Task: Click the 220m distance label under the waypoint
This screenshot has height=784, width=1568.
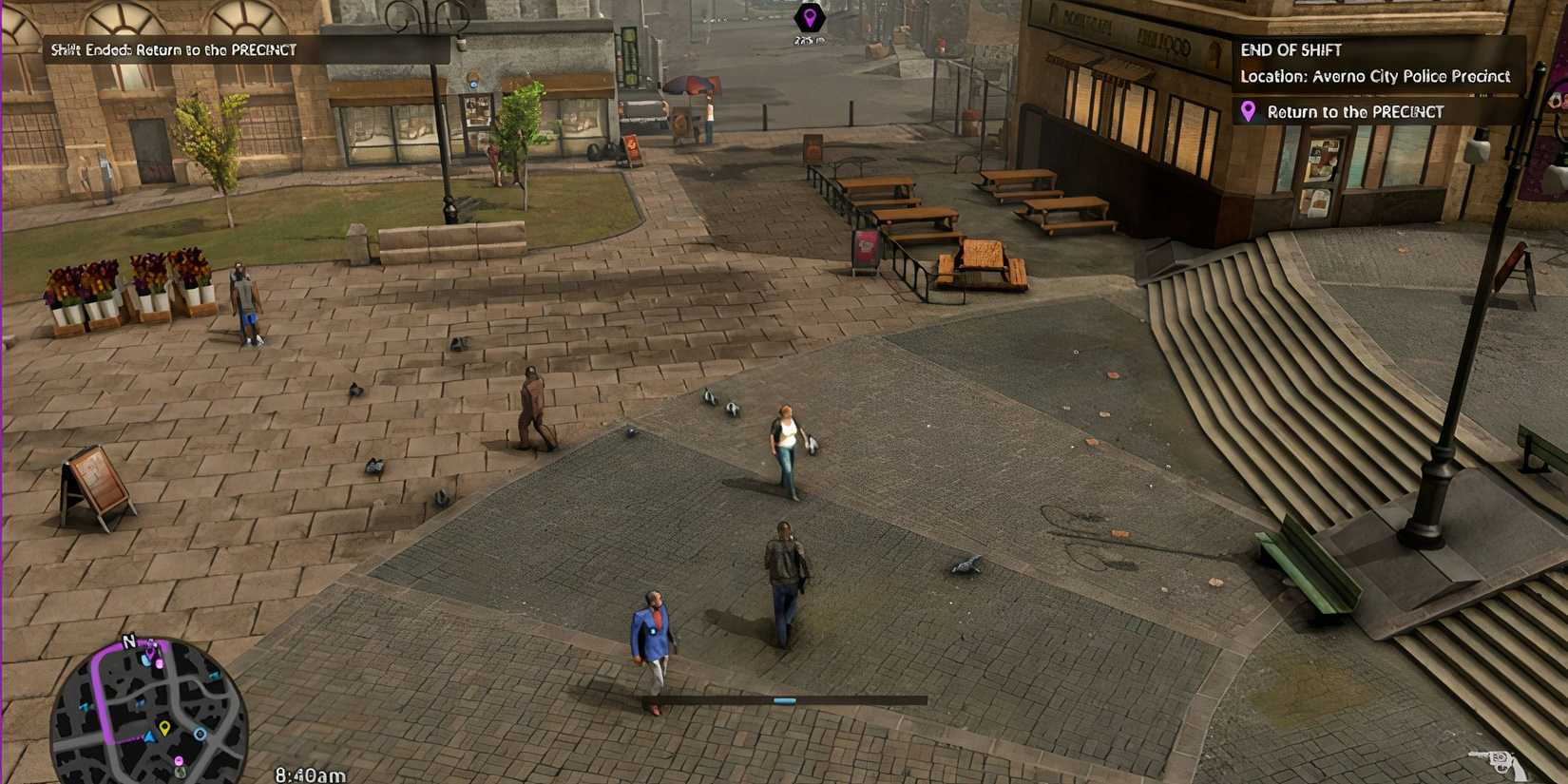Action: (x=809, y=40)
